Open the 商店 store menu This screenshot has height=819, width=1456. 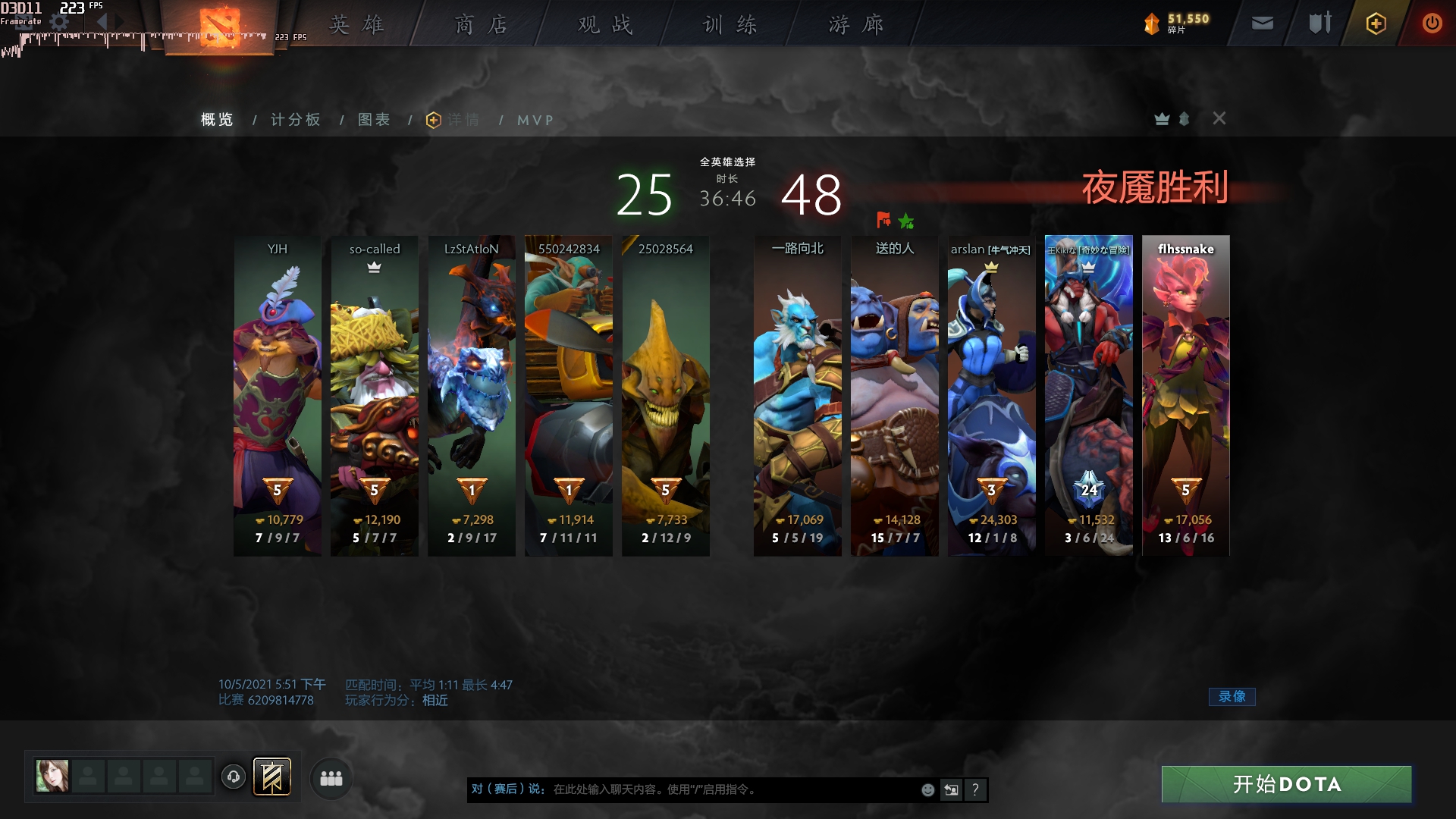481,25
